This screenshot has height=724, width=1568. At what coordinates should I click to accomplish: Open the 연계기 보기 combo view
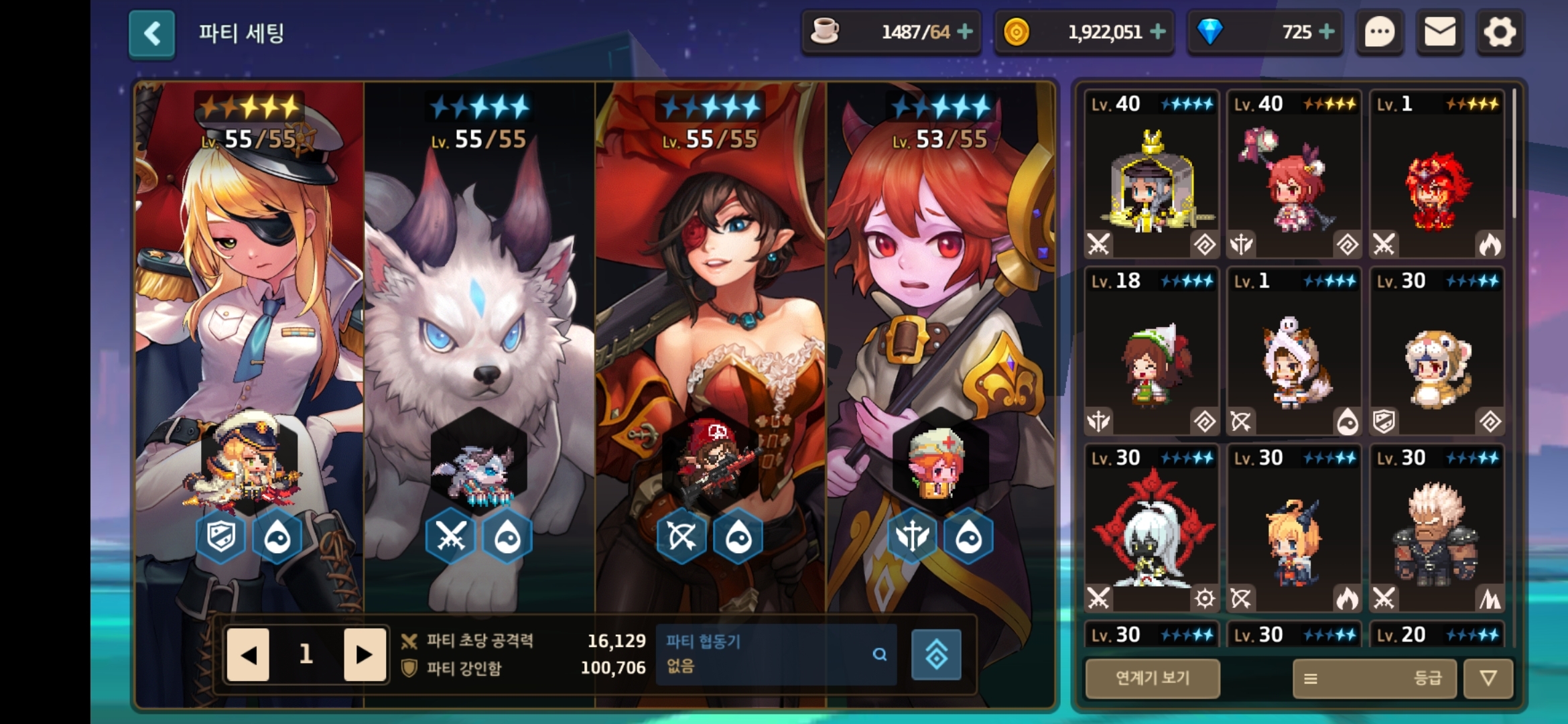[x=1153, y=678]
